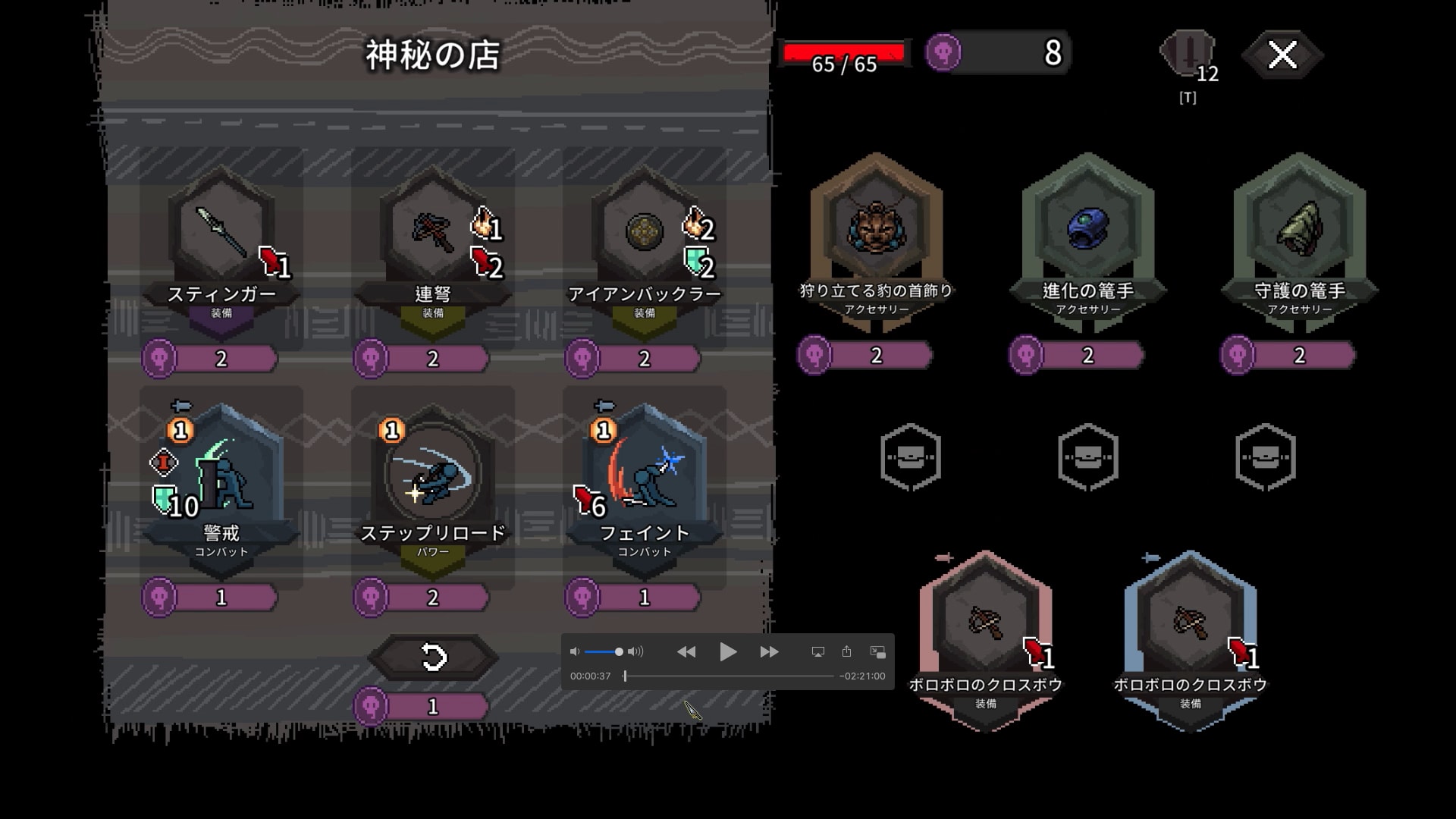The width and height of the screenshot is (1456, 819).
Task: Toggle AirPlay screen output
Action: tap(818, 651)
